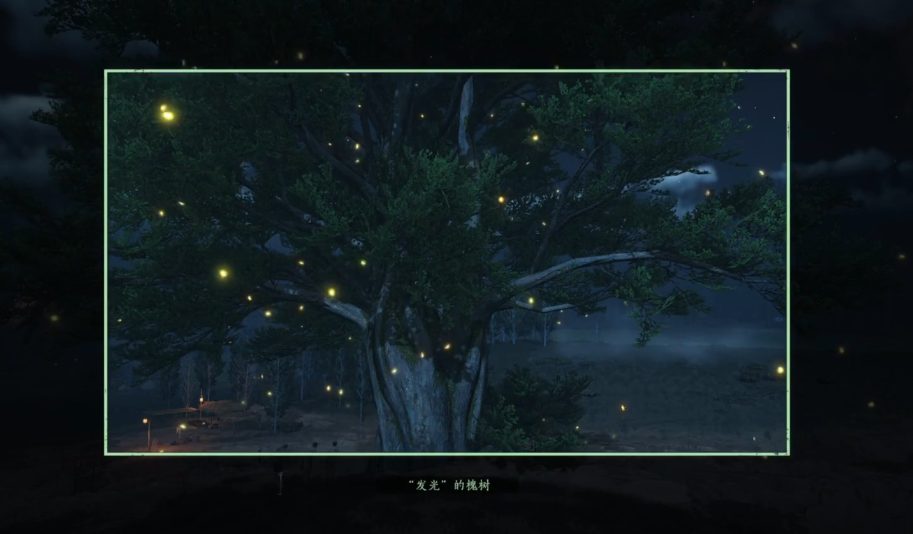Click the framed glowing locust tree photo
Image resolution: width=913 pixels, height=534 pixels.
tap(446, 262)
